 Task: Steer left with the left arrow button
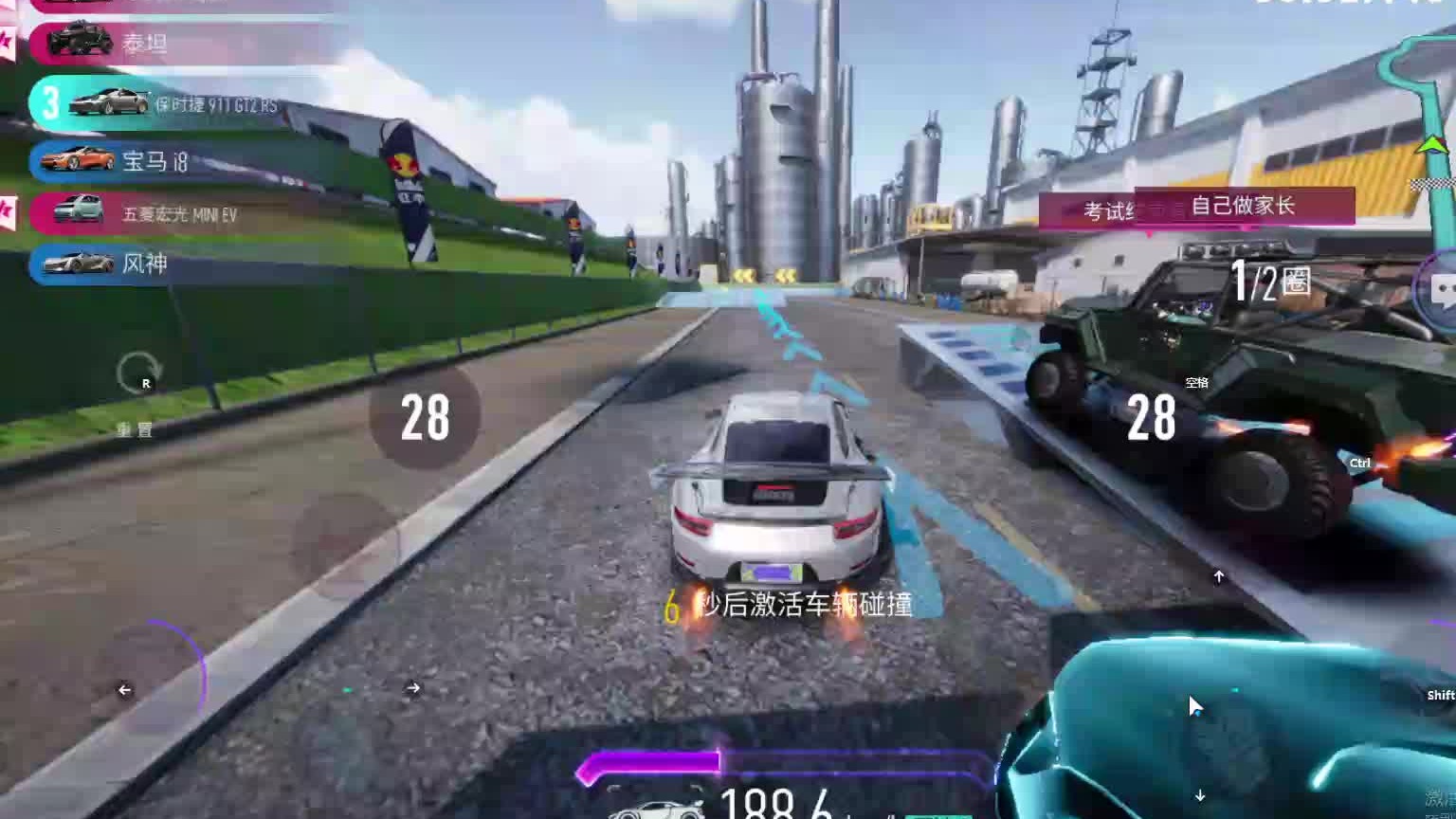(124, 690)
